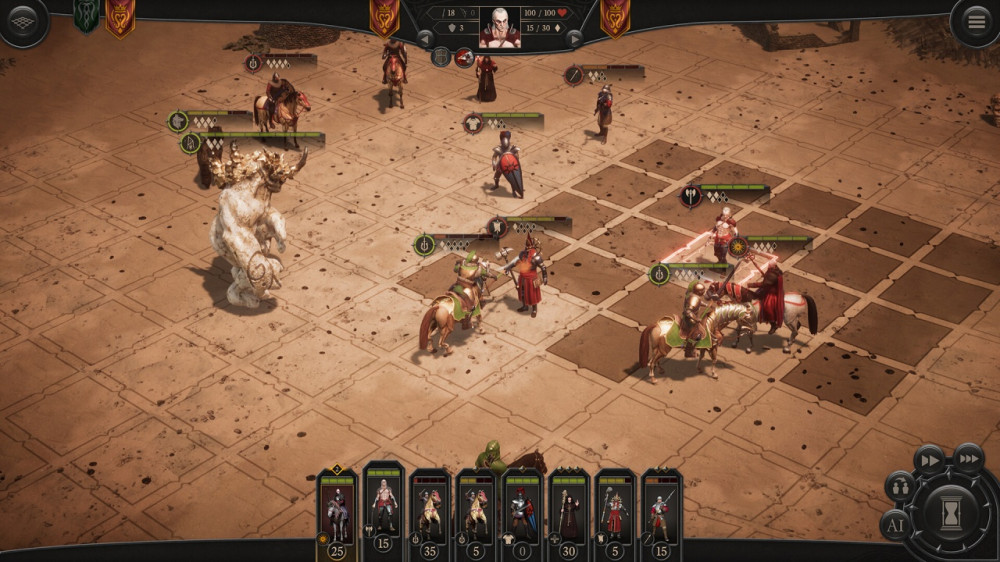
Task: Show next unit with right arrow by portrait
Action: (574, 38)
